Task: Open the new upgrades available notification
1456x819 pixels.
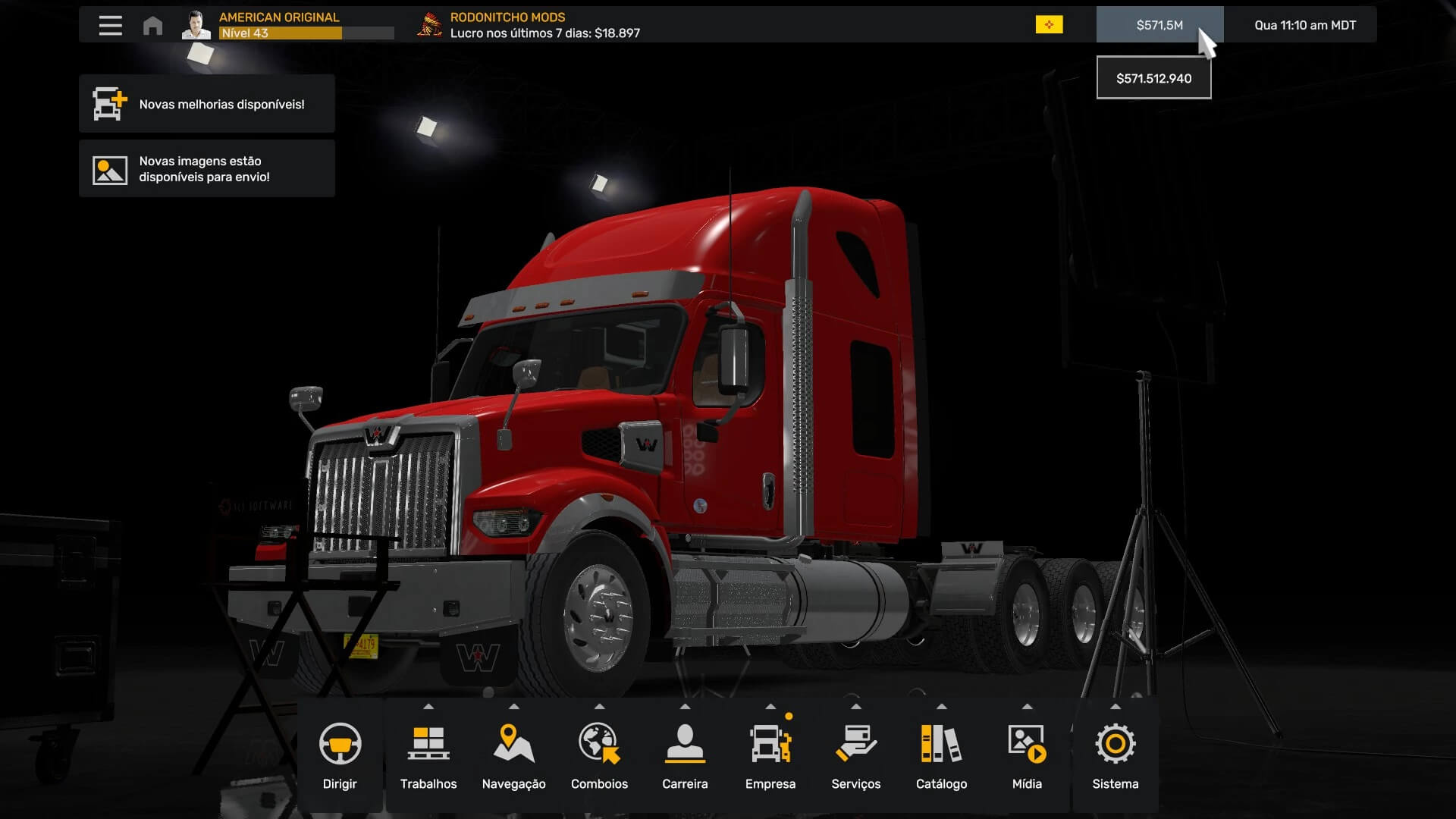Action: (206, 104)
